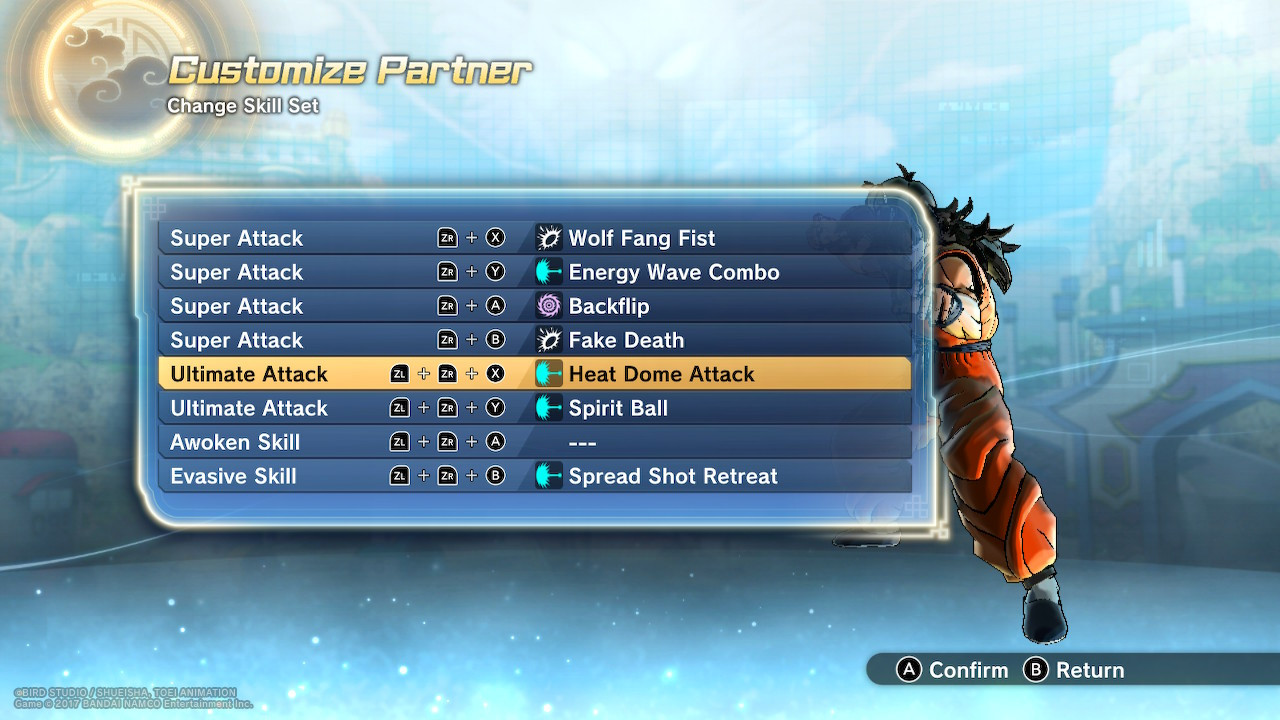Click the Spirit Ball skill icon
Viewport: 1280px width, 720px height.
click(x=548, y=408)
